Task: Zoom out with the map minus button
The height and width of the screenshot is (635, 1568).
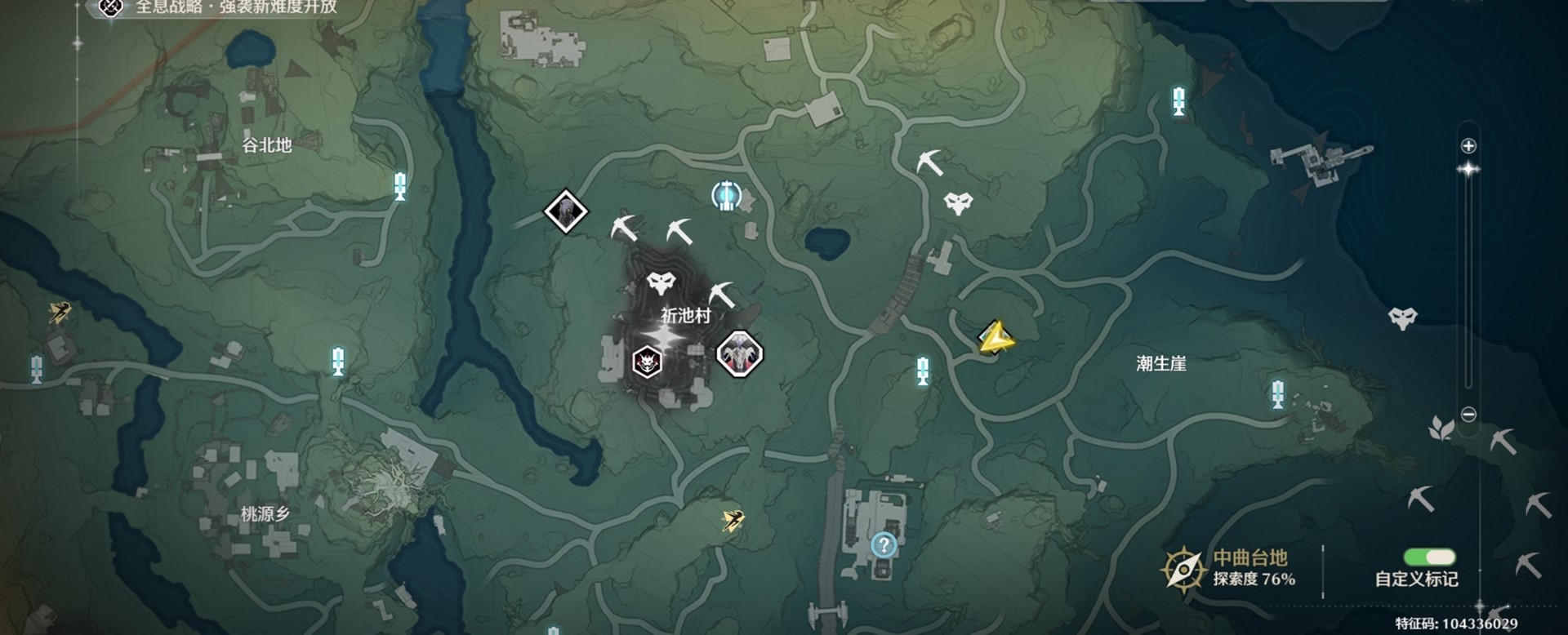Action: [1468, 415]
